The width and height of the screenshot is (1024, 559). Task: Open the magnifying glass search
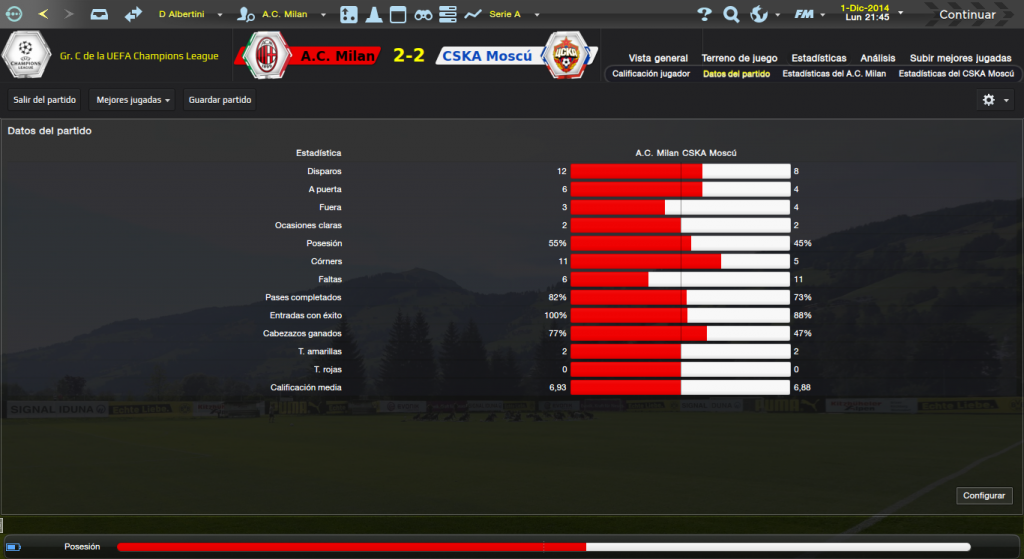[731, 15]
